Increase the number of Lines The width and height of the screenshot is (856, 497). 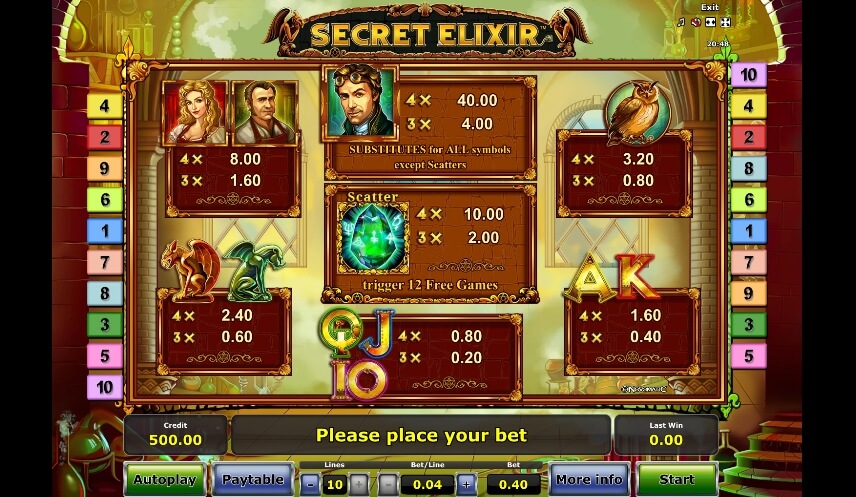[359, 485]
